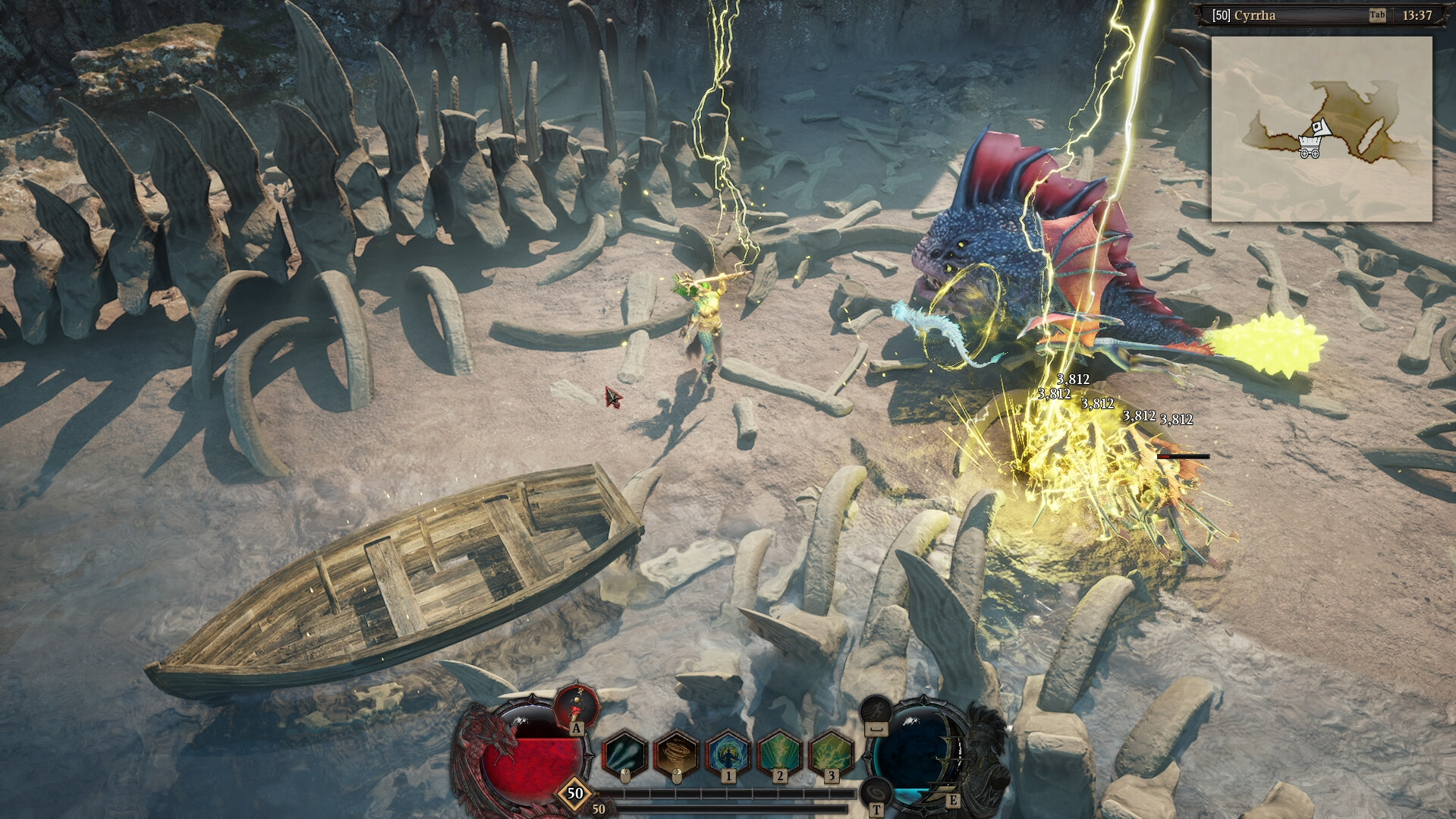The image size is (1456, 819).
Task: Use the chain lightning skill in slot 3
Action: click(829, 752)
